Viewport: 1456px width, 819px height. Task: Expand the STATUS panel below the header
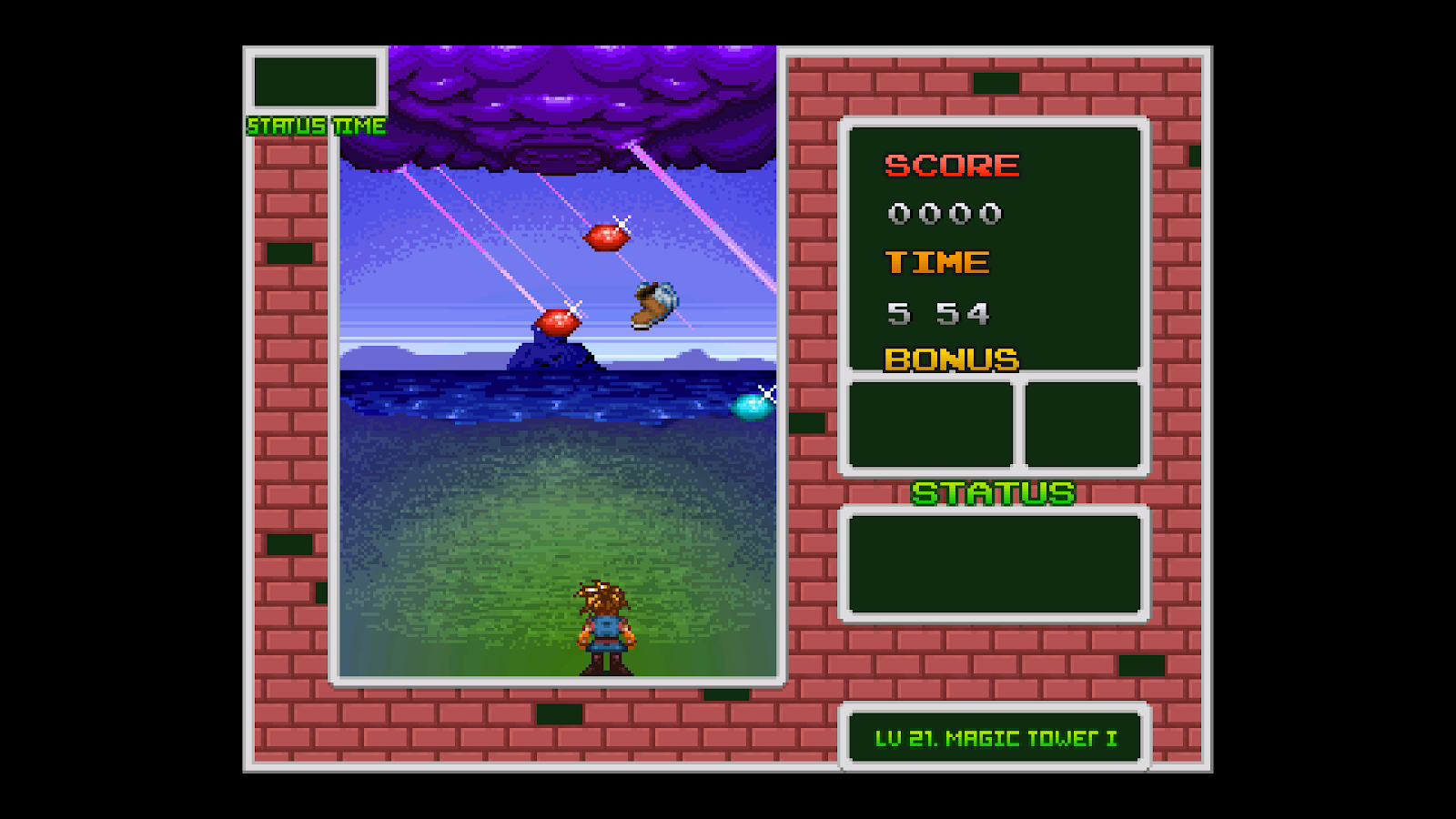[995, 562]
